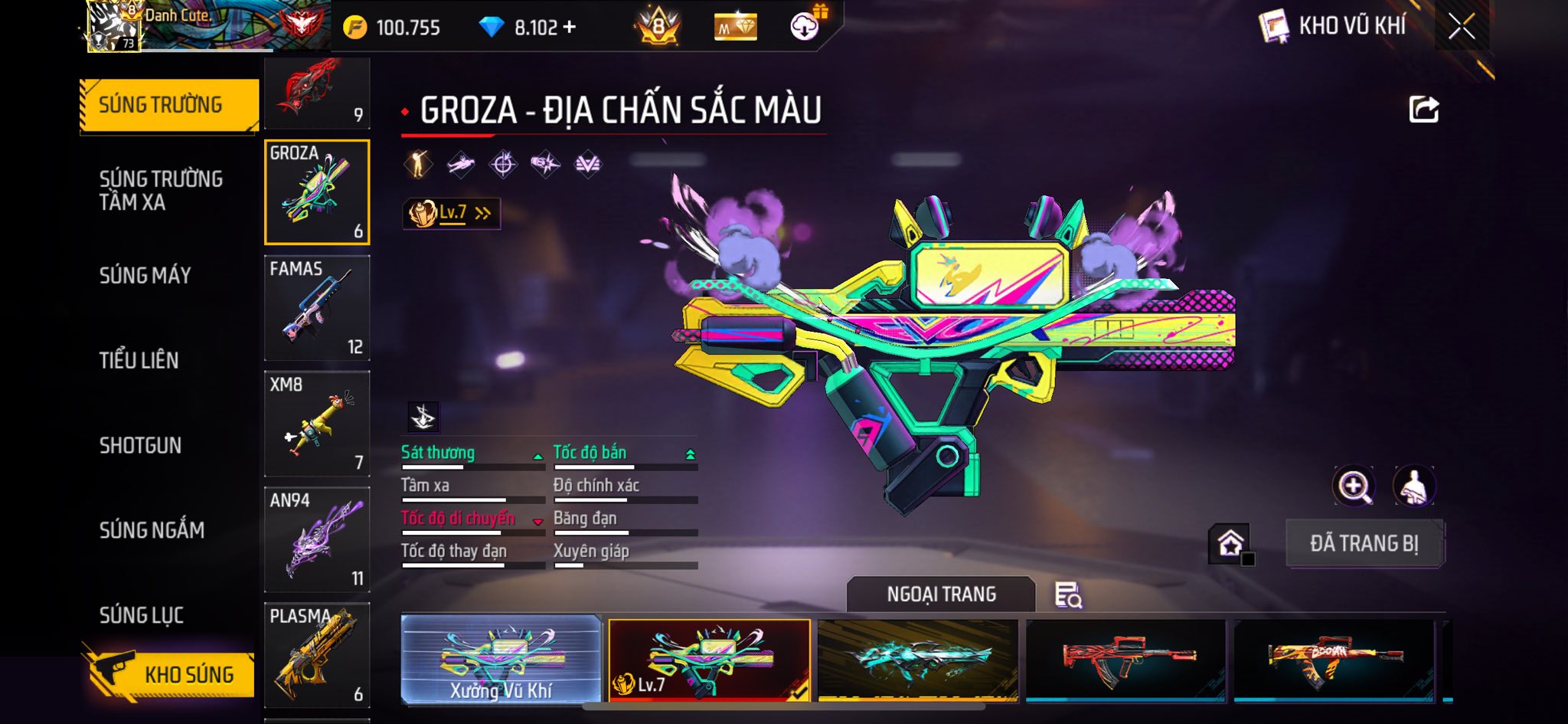
Task: Show the Shotgun category
Action: [x=140, y=445]
